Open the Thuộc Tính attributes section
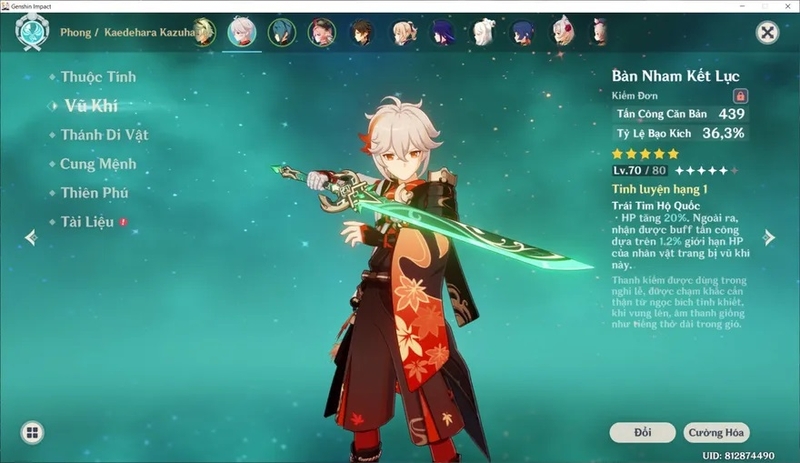Viewport: 800px width, 463px height. [98, 77]
